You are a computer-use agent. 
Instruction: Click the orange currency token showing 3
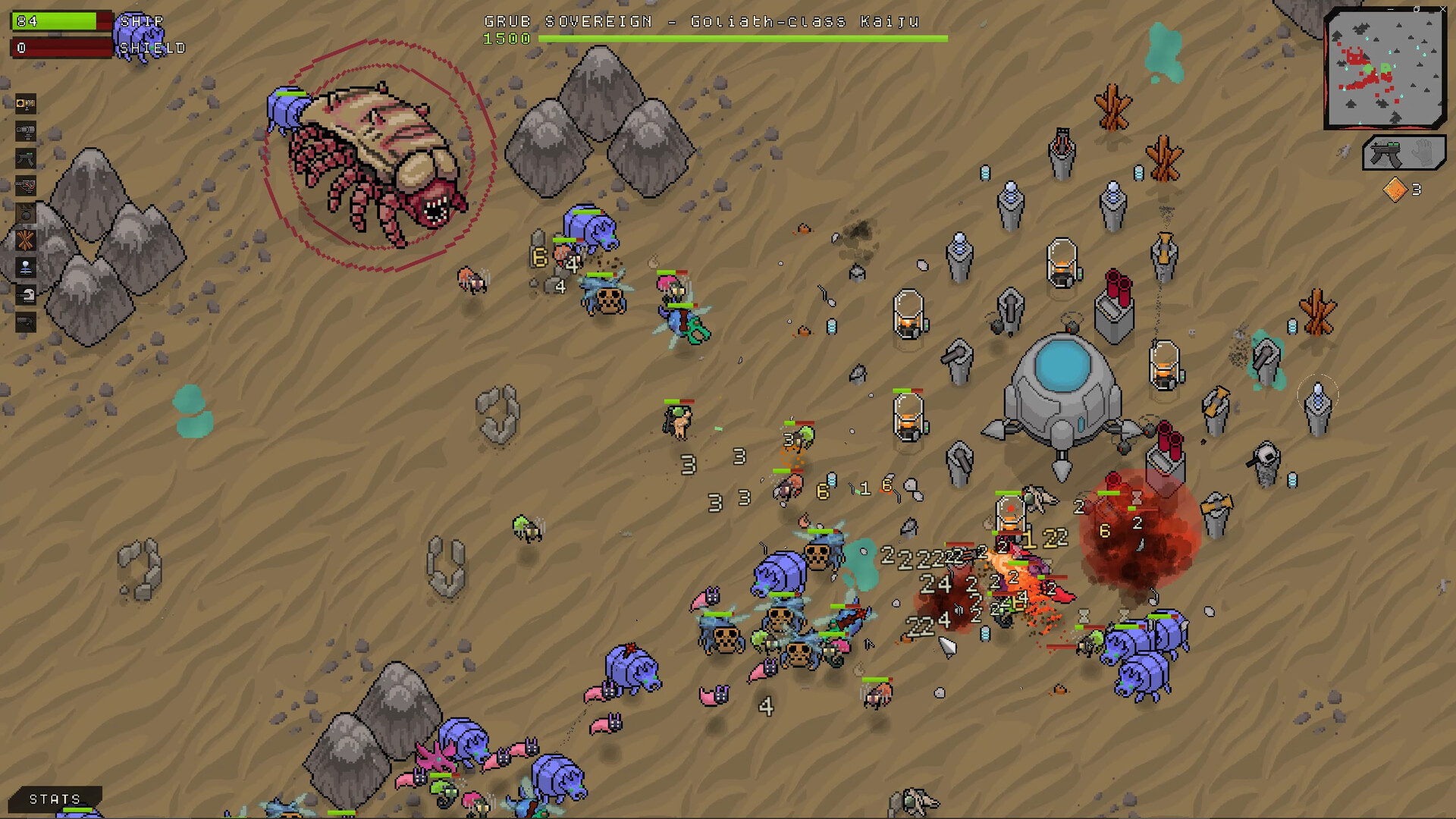[1395, 188]
